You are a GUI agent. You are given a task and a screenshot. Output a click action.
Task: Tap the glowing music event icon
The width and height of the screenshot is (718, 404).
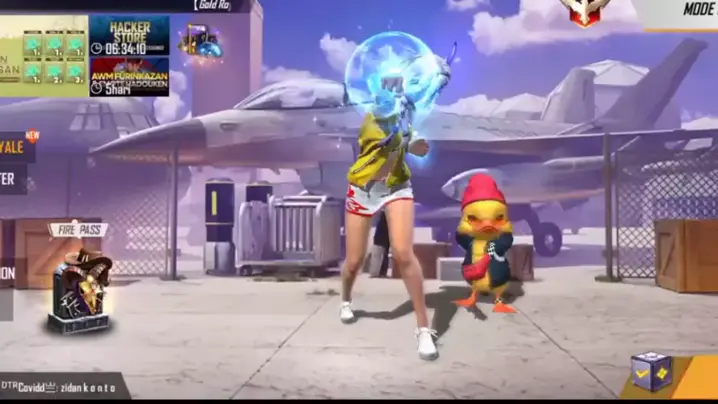point(199,41)
